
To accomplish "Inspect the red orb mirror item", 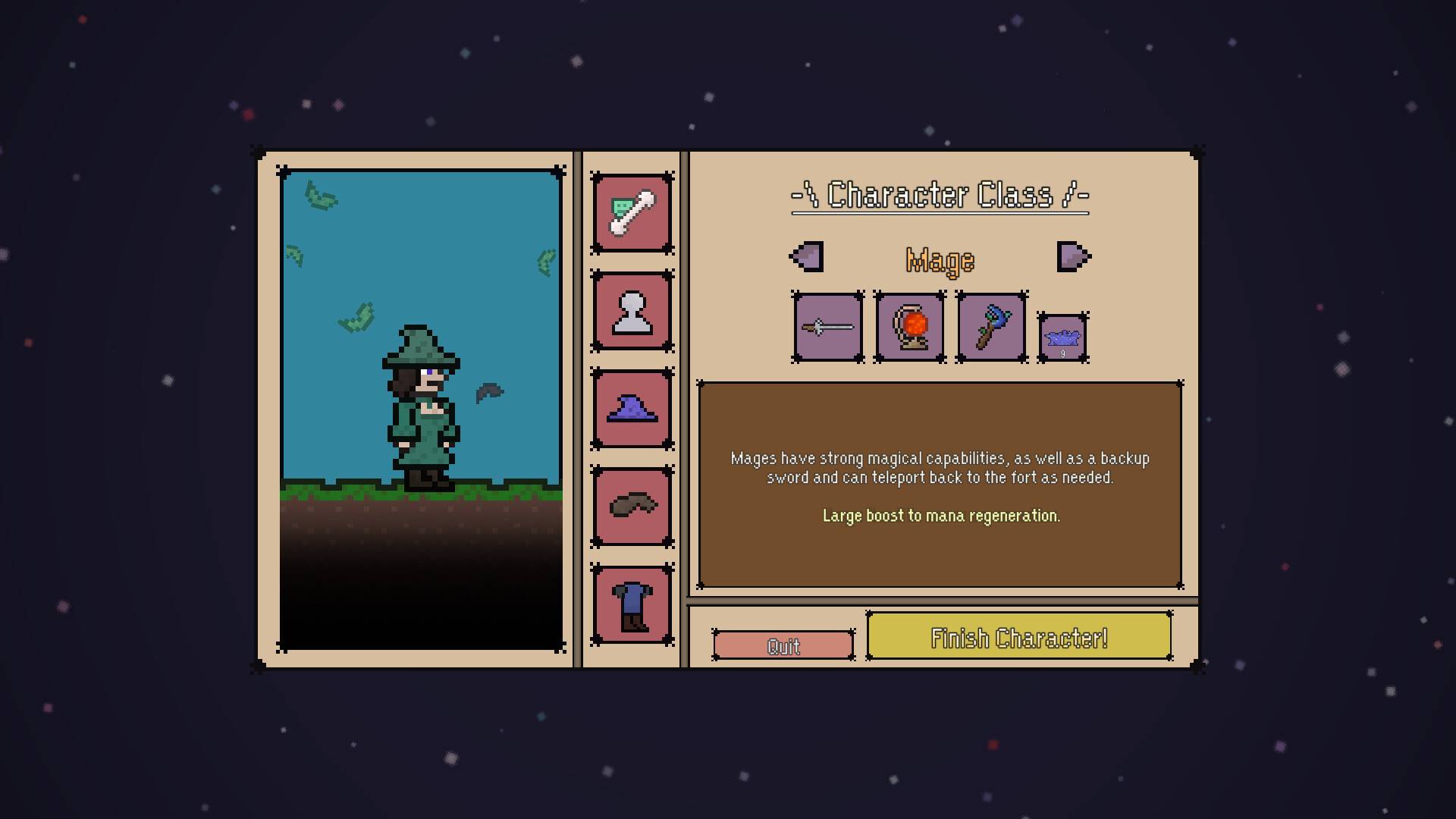I will (909, 328).
